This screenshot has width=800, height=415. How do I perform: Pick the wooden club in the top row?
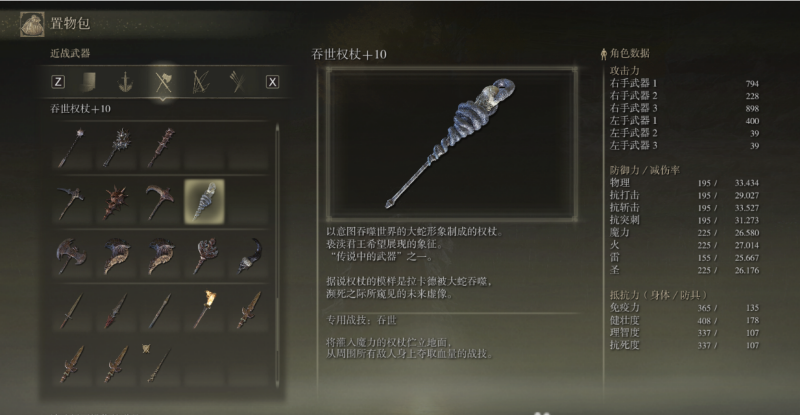click(159, 146)
